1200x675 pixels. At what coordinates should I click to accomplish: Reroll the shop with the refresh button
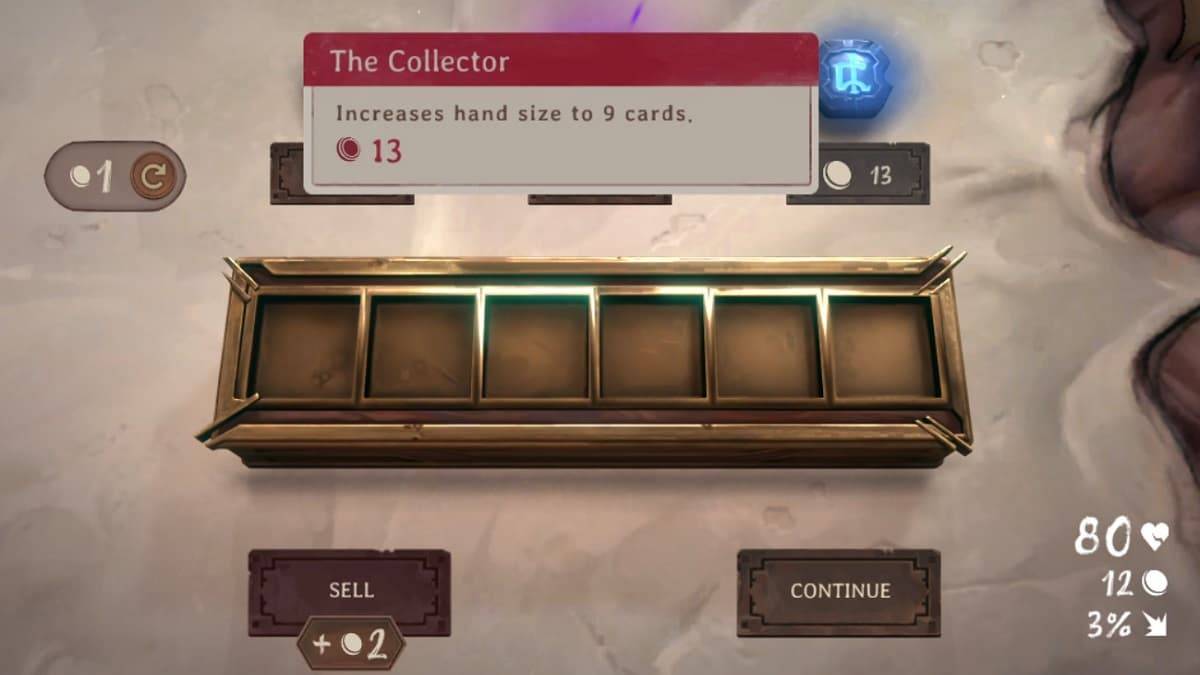pyautogui.click(x=152, y=177)
